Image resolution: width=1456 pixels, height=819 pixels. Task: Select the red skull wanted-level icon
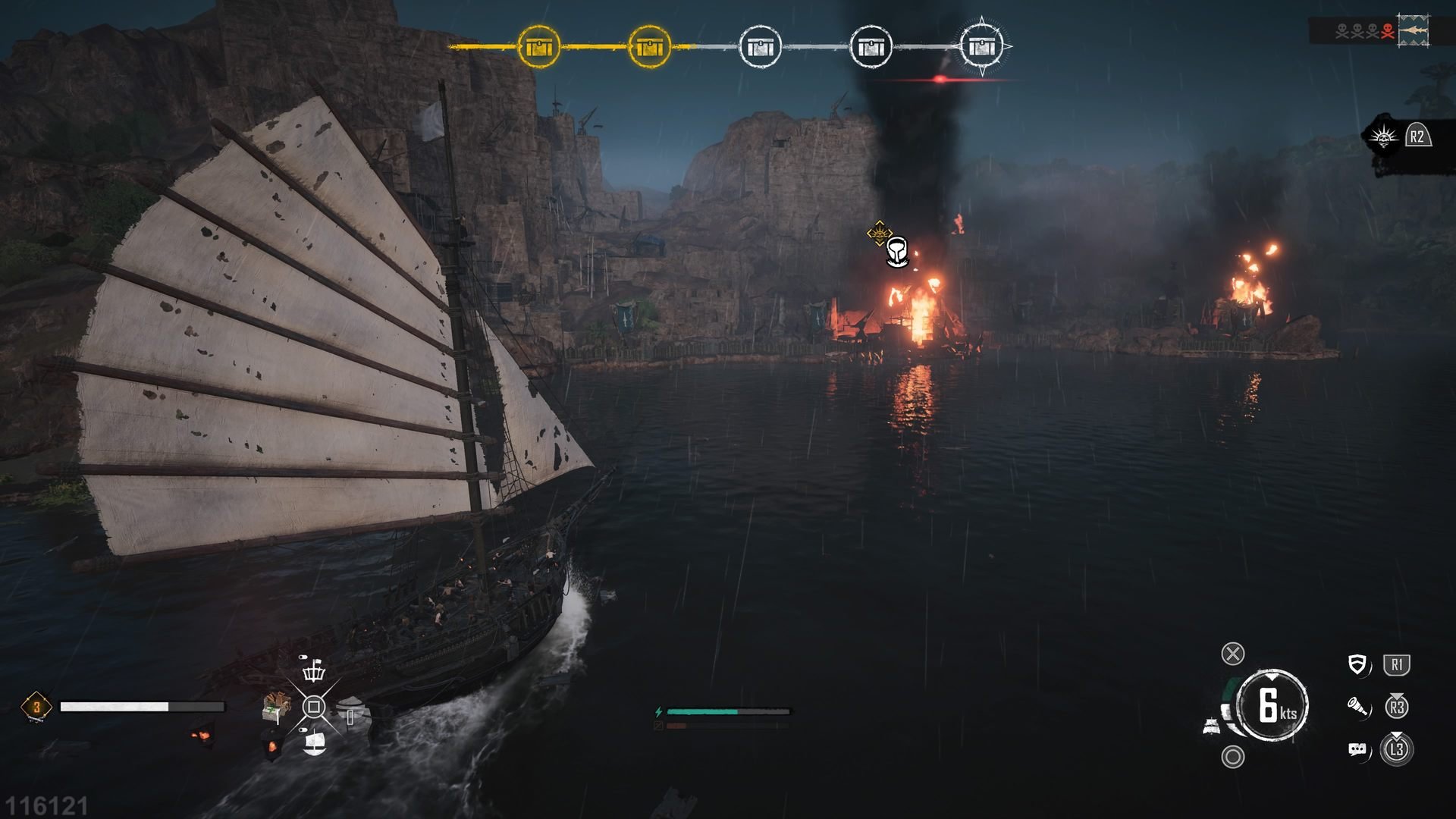[x=1388, y=32]
